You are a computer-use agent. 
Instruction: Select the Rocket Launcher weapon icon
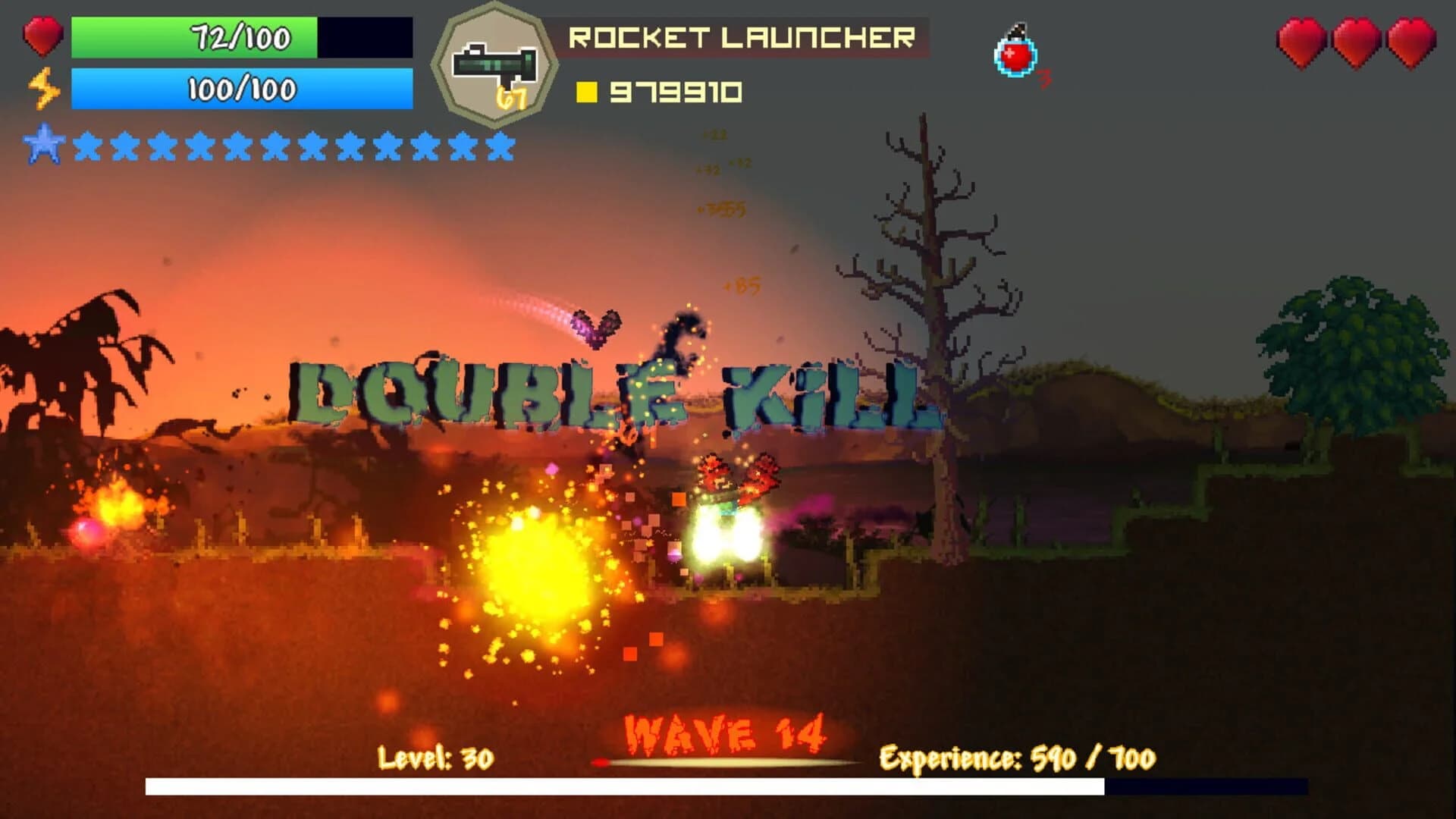[497, 59]
